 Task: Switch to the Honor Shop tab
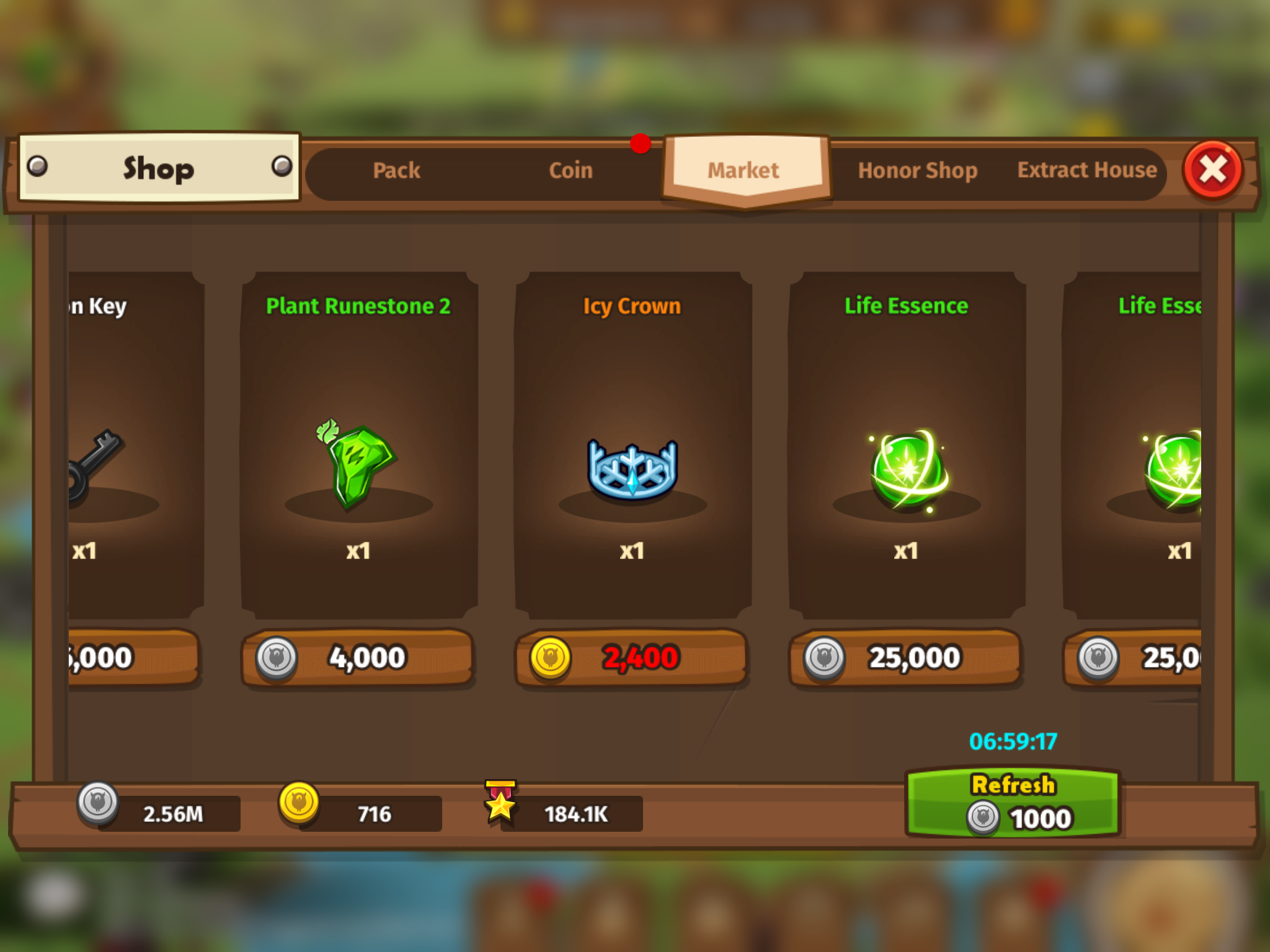[917, 170]
